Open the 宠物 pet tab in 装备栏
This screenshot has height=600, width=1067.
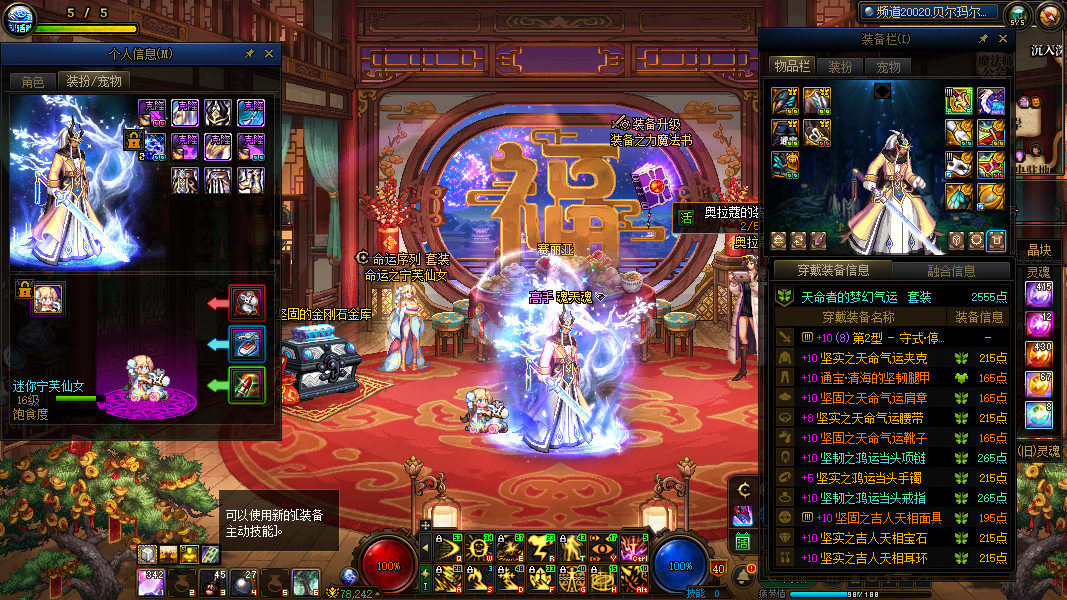[888, 67]
